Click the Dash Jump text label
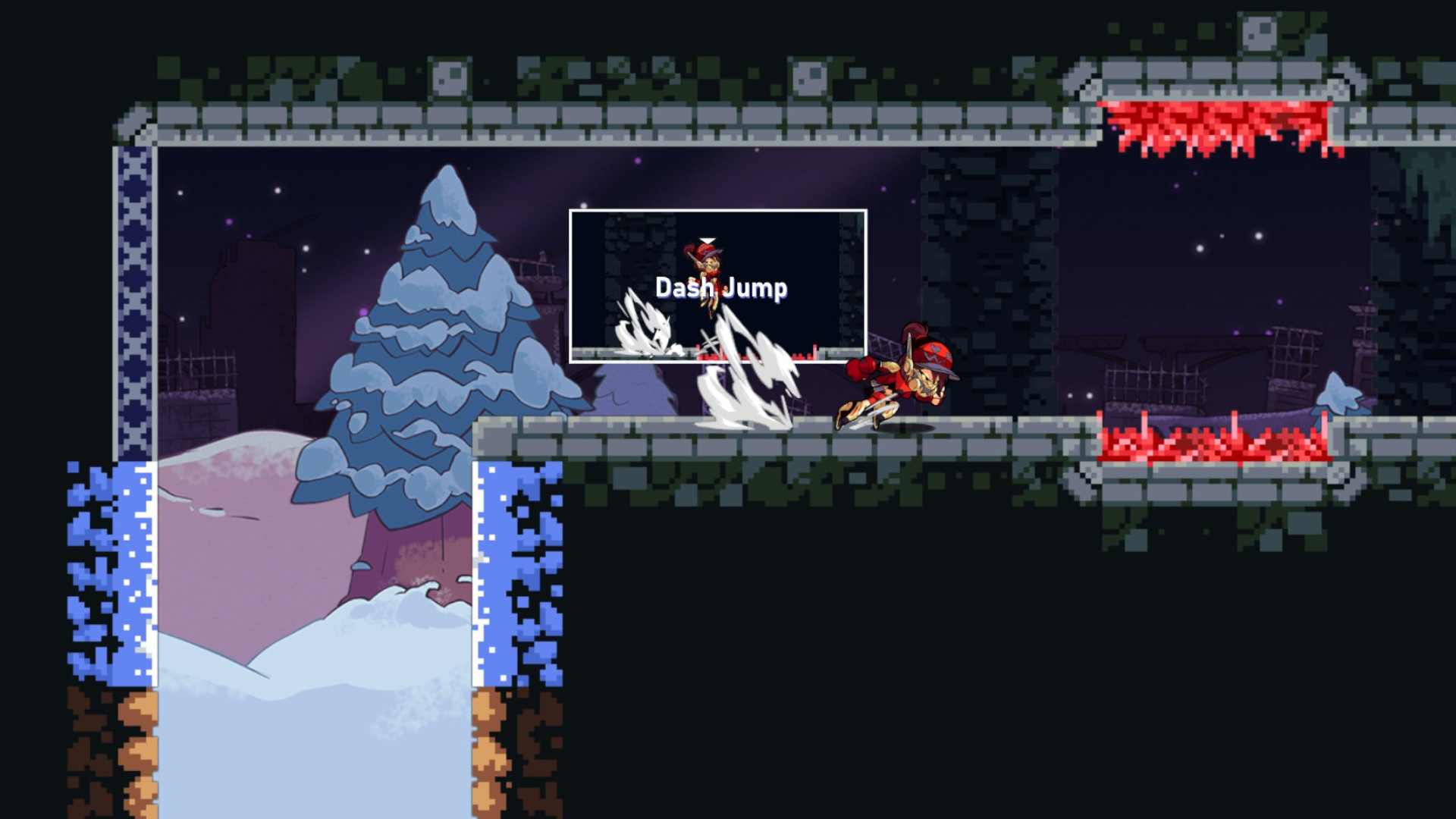The width and height of the screenshot is (1456, 819). (722, 287)
